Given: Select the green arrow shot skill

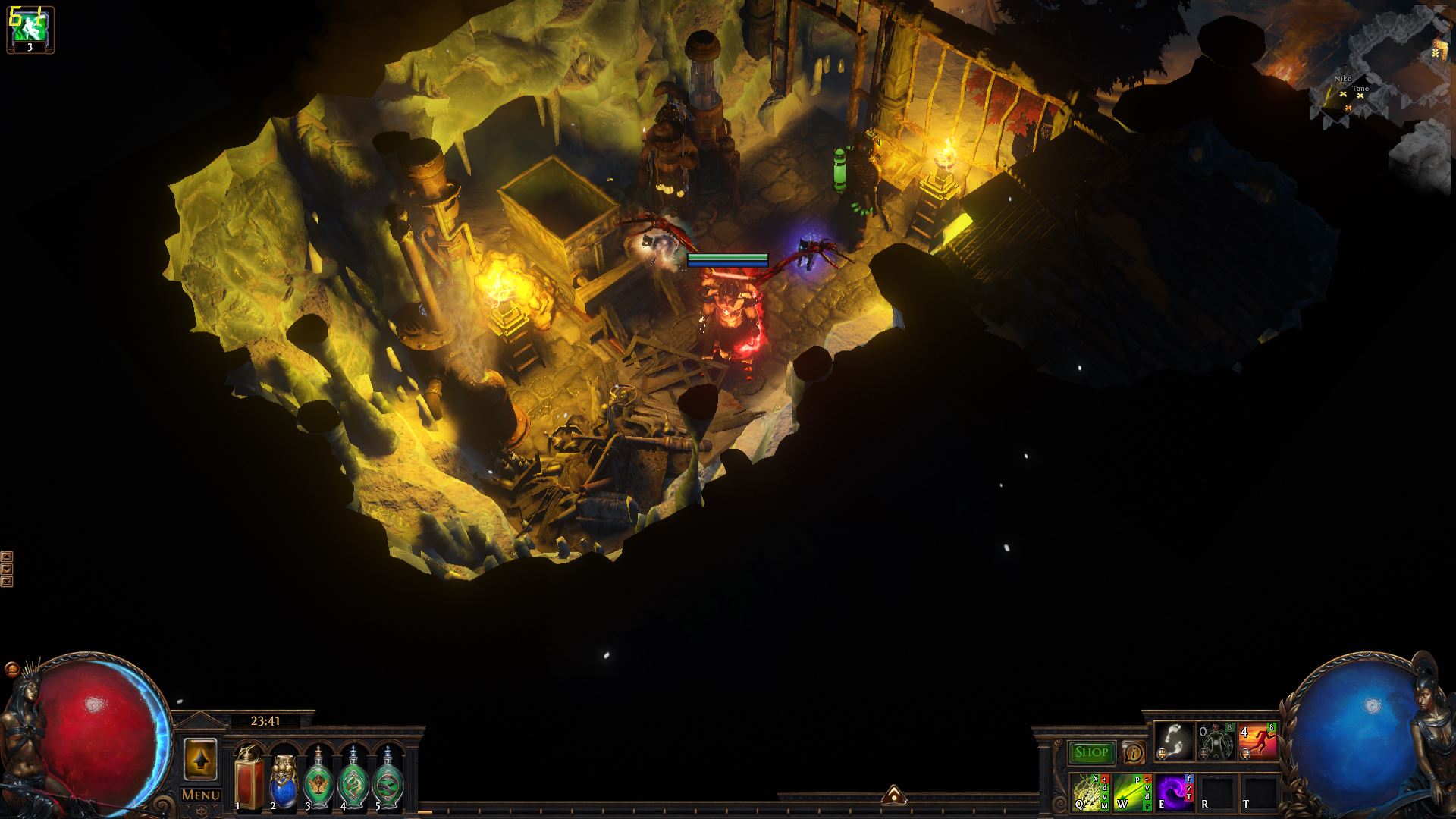Looking at the screenshot, I should (1132, 792).
